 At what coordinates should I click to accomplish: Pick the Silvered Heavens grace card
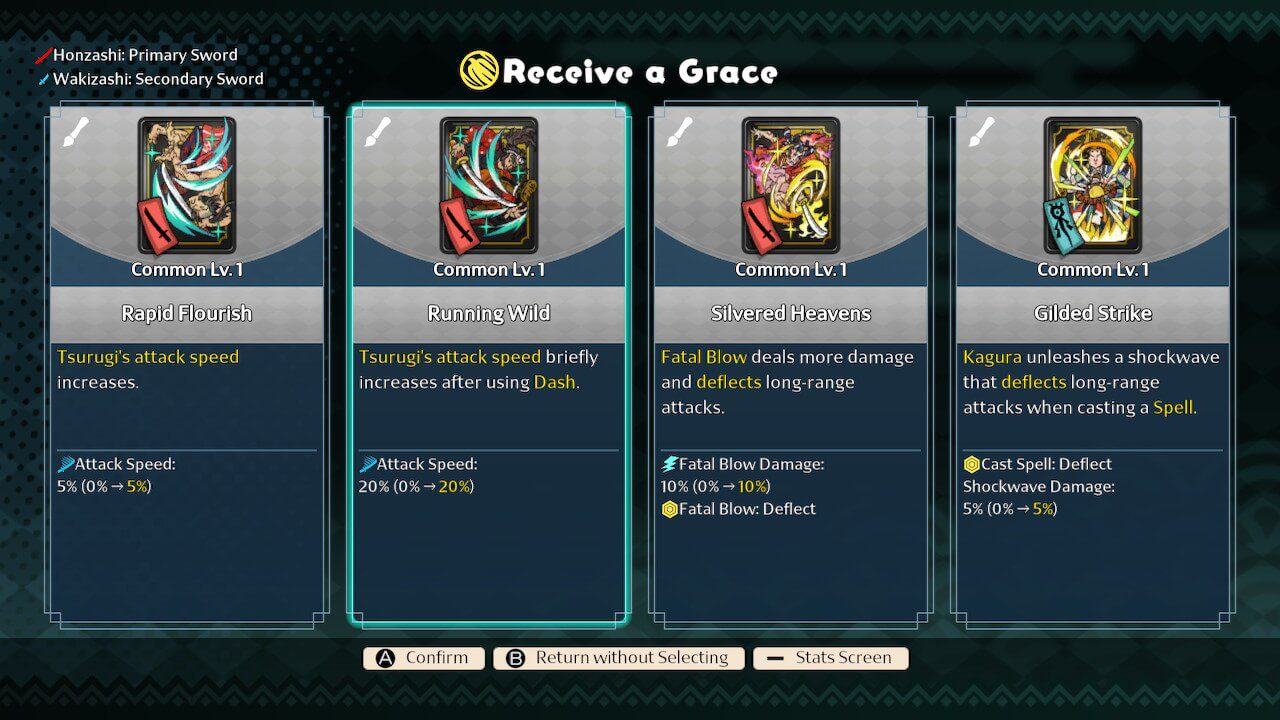[x=791, y=365]
